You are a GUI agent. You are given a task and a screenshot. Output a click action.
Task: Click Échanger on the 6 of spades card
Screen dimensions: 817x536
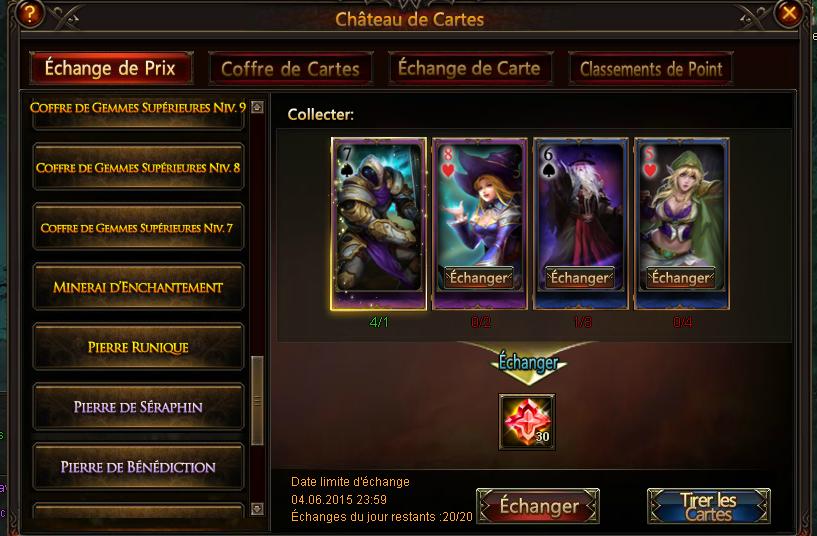(x=580, y=278)
